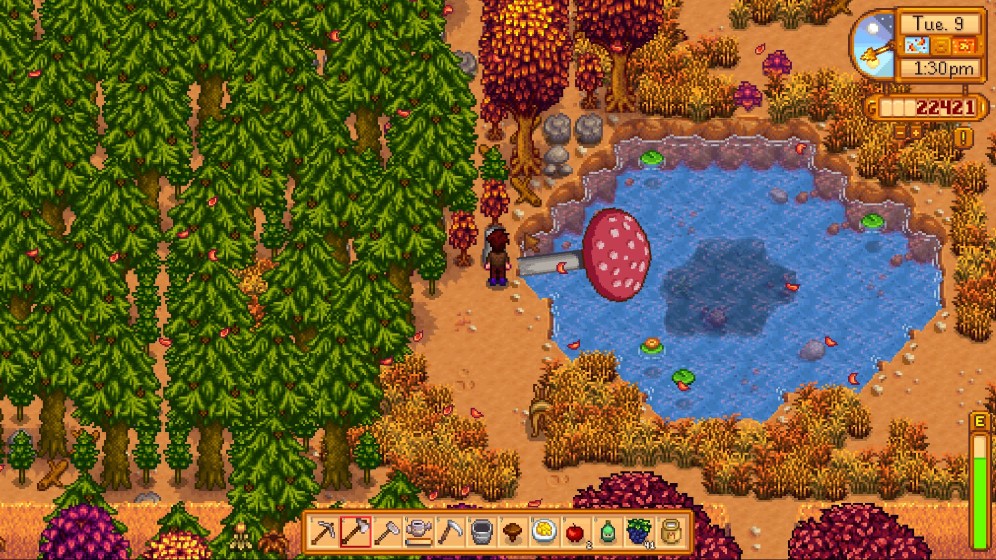The image size is (996, 560).
Task: Equip the watering can
Action: 418,531
